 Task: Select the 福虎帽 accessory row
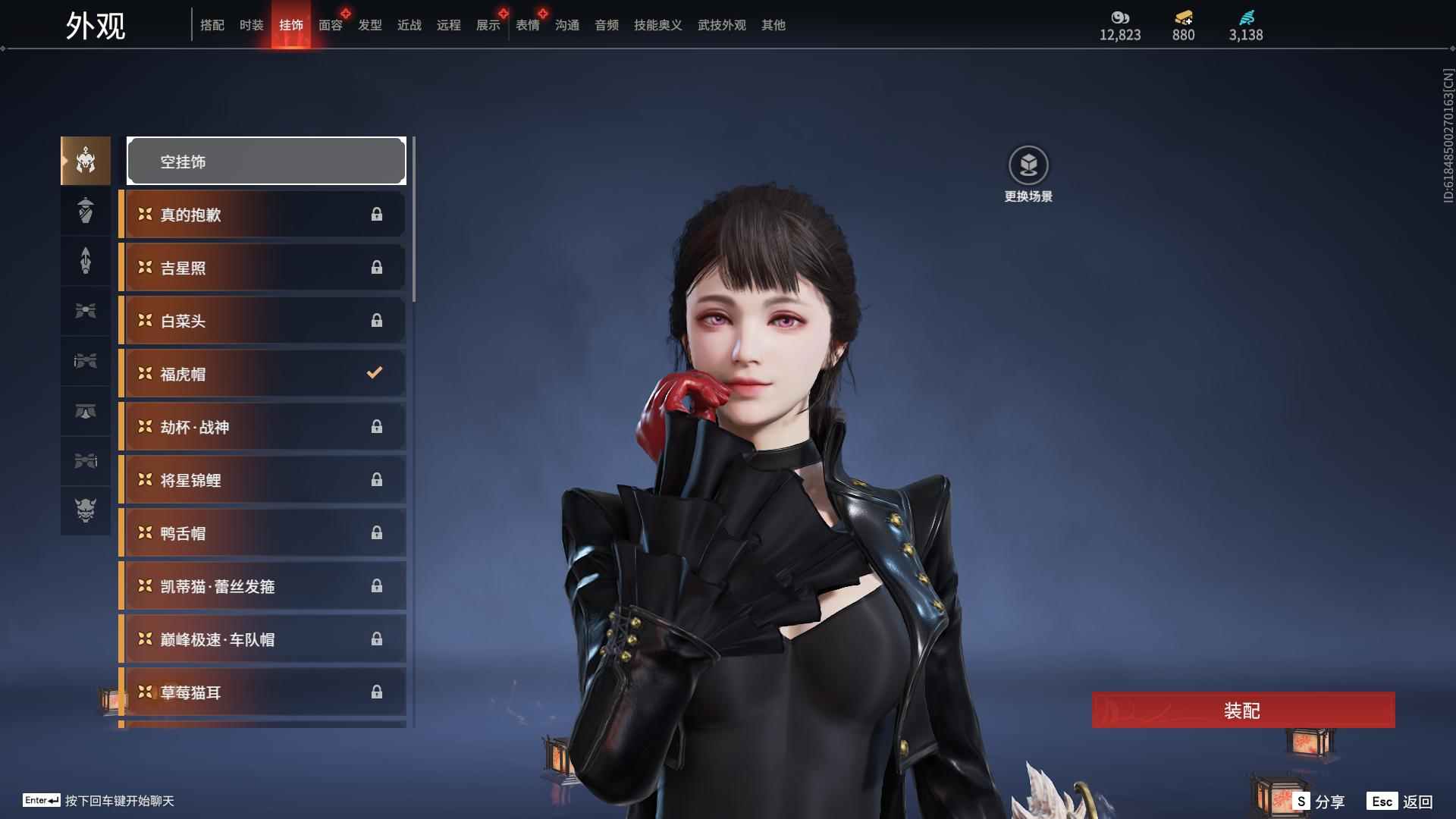click(262, 374)
